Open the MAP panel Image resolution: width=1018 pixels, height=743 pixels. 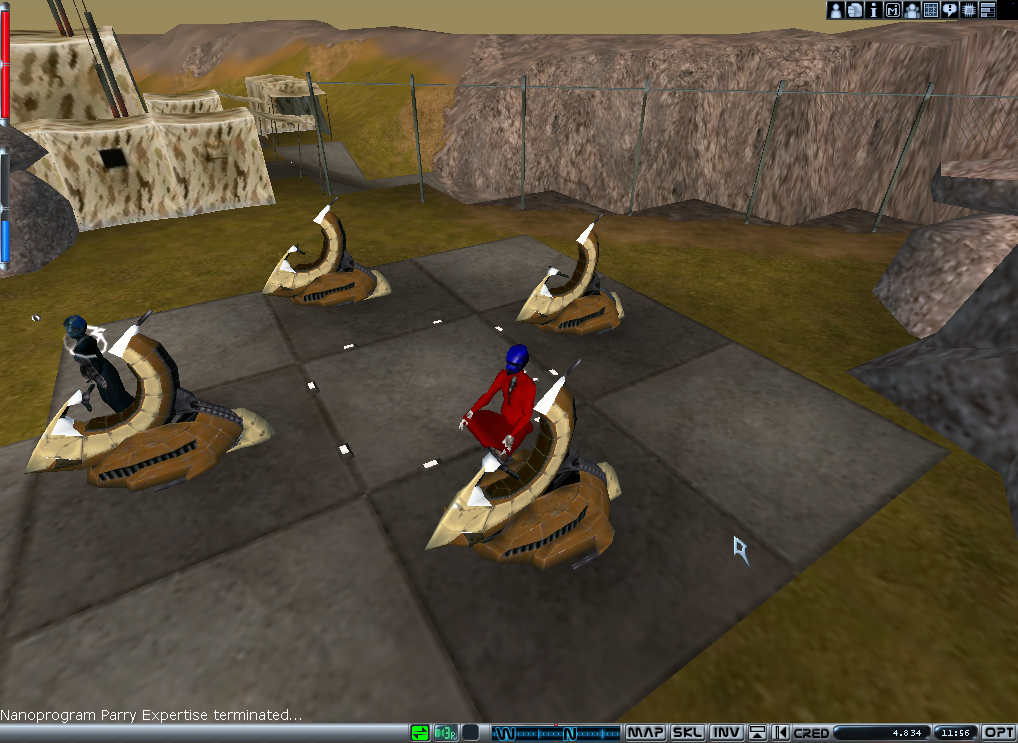(646, 733)
